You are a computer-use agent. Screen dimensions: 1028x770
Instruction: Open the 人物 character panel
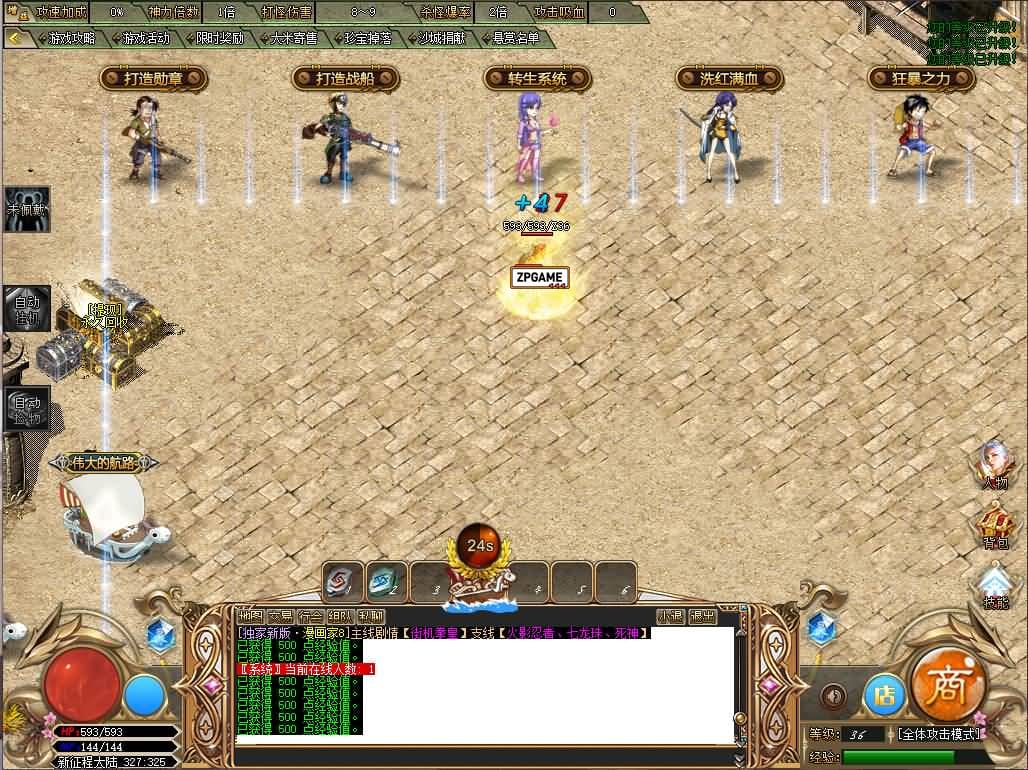pos(994,465)
